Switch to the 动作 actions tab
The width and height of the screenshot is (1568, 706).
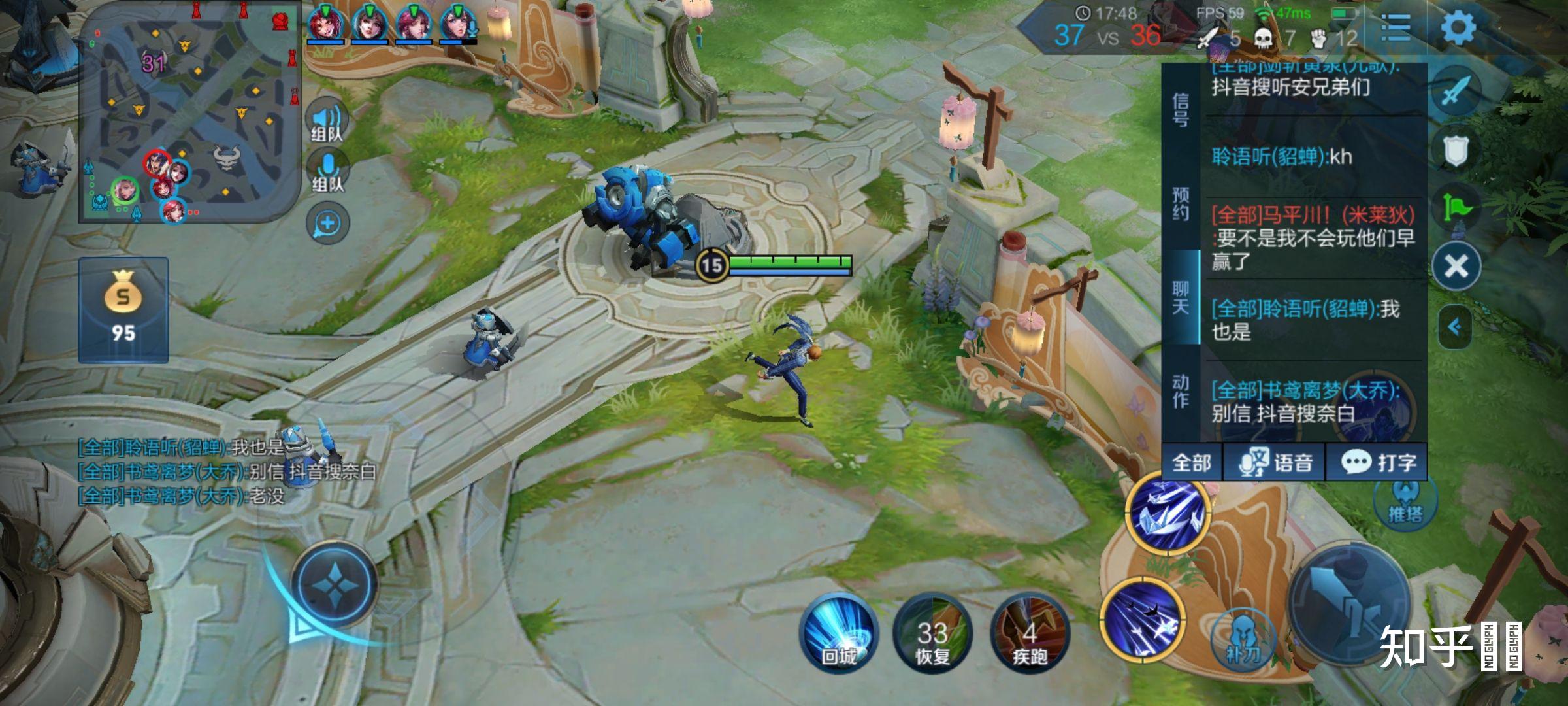point(1181,391)
